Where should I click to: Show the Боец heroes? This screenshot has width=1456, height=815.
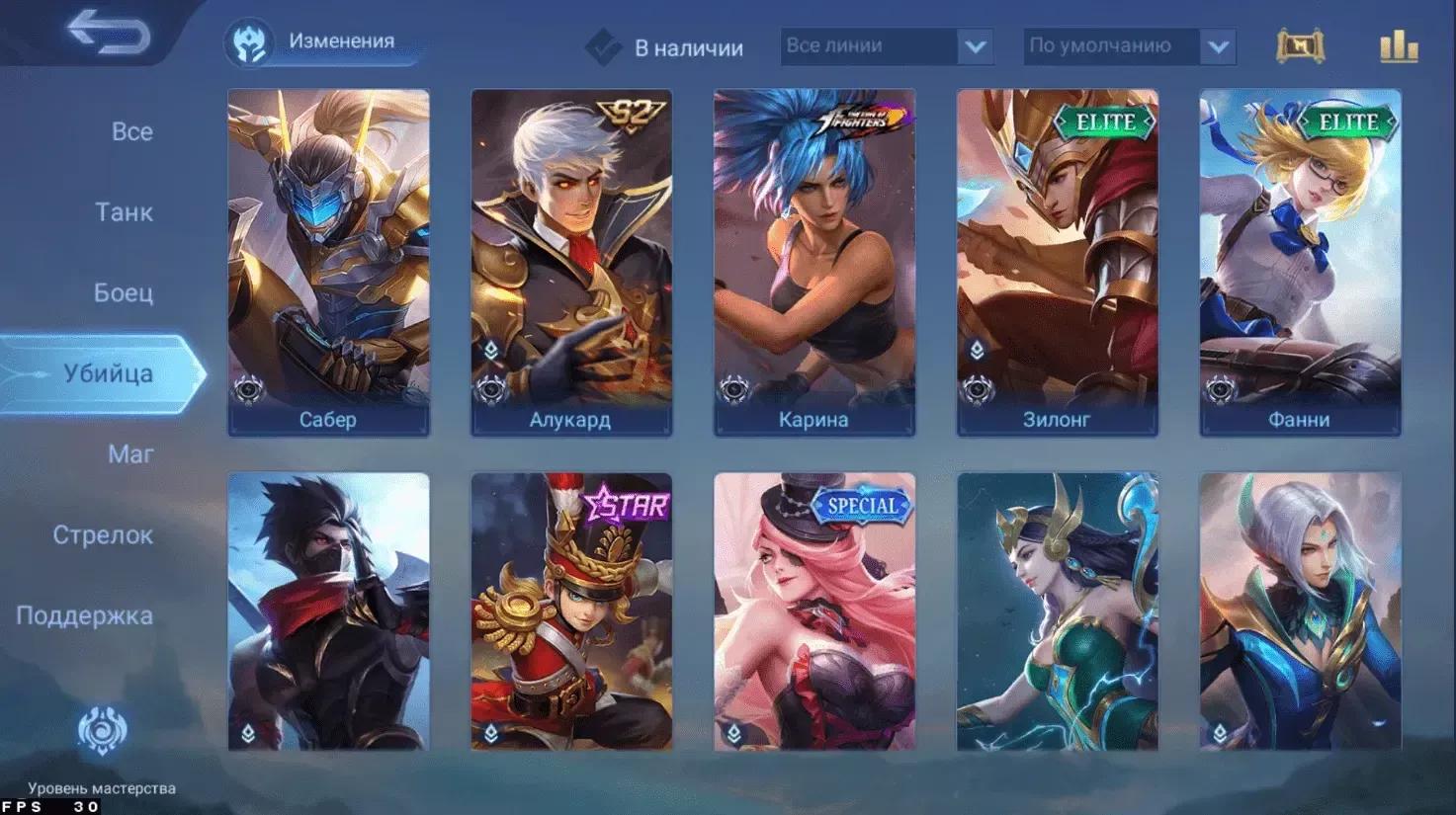click(124, 293)
